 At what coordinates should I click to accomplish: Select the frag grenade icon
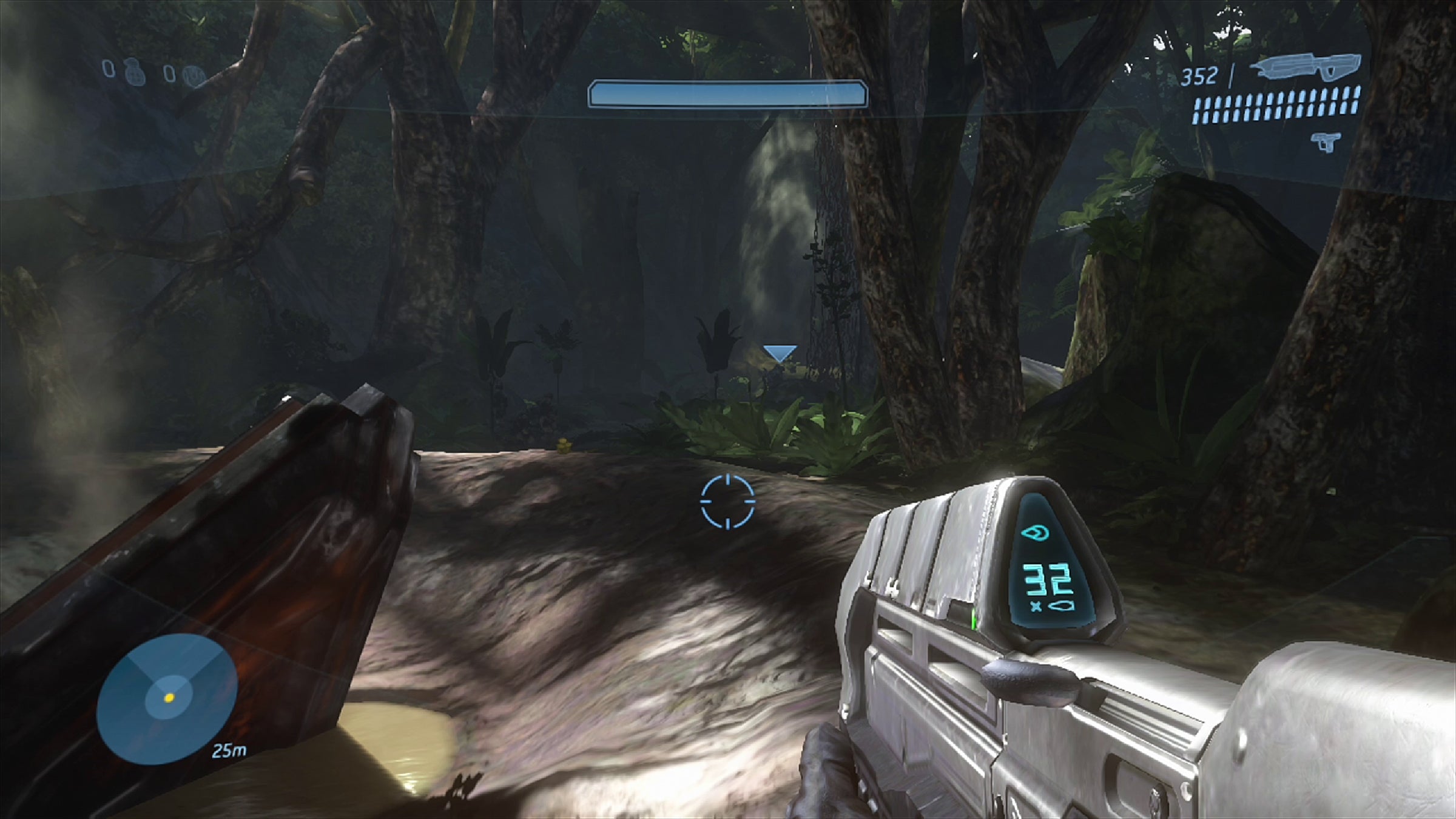click(133, 73)
